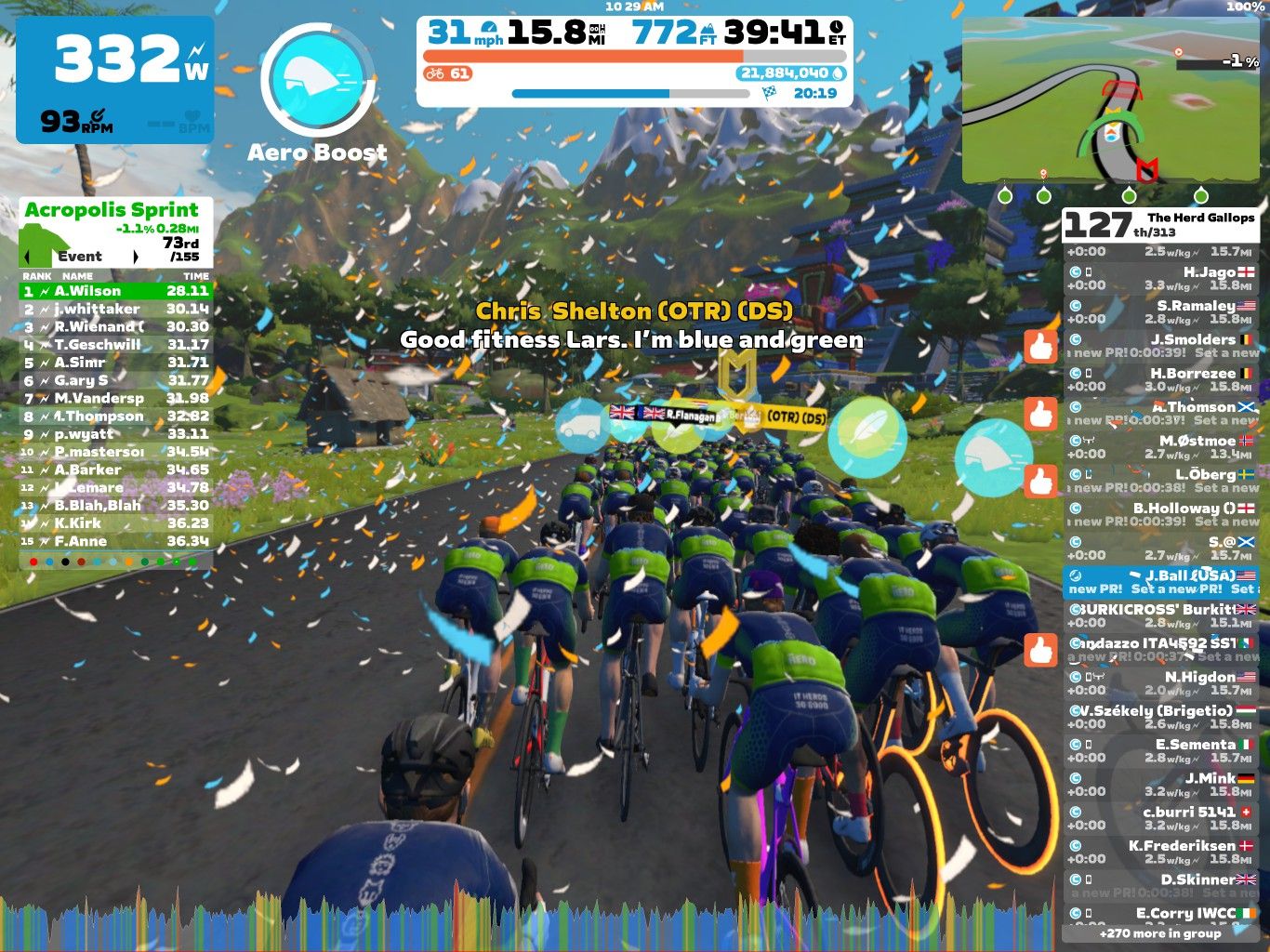Click the red dot below the leaderboard
Viewport: 1270px width, 952px height.
point(33,562)
